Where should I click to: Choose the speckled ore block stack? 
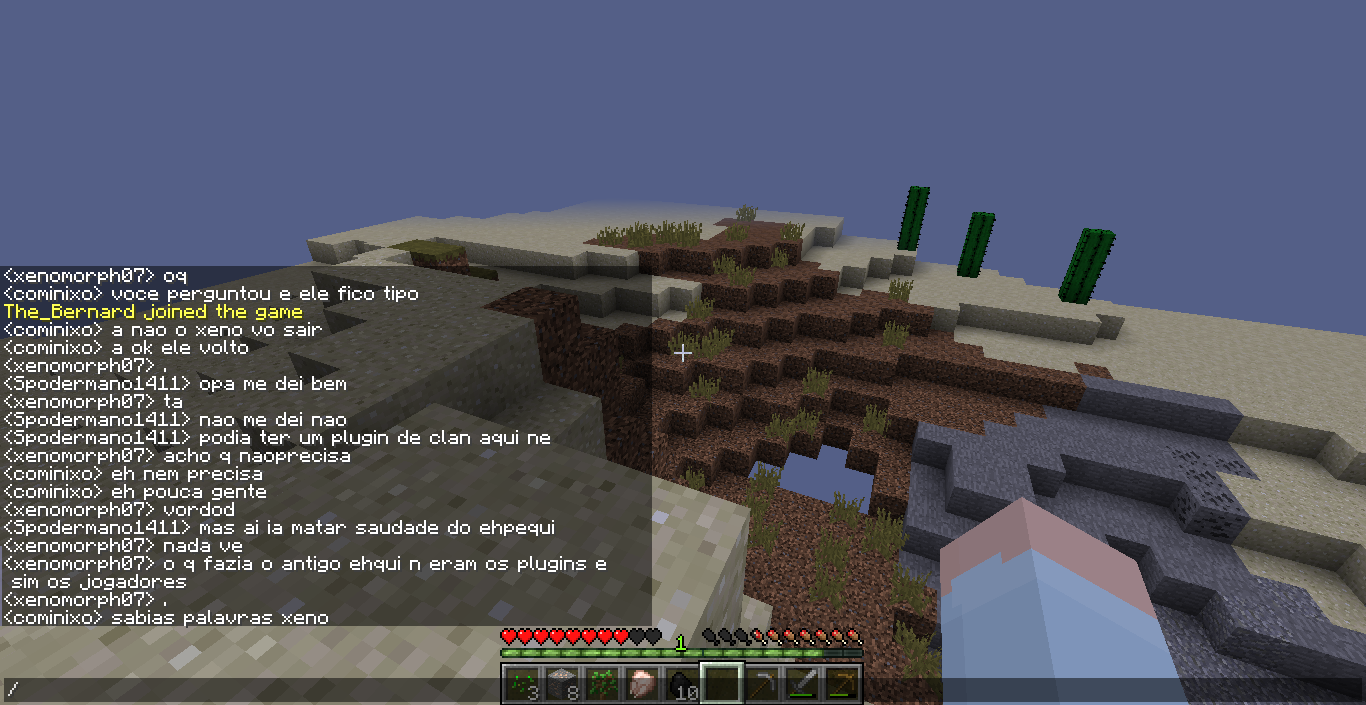[x=560, y=684]
